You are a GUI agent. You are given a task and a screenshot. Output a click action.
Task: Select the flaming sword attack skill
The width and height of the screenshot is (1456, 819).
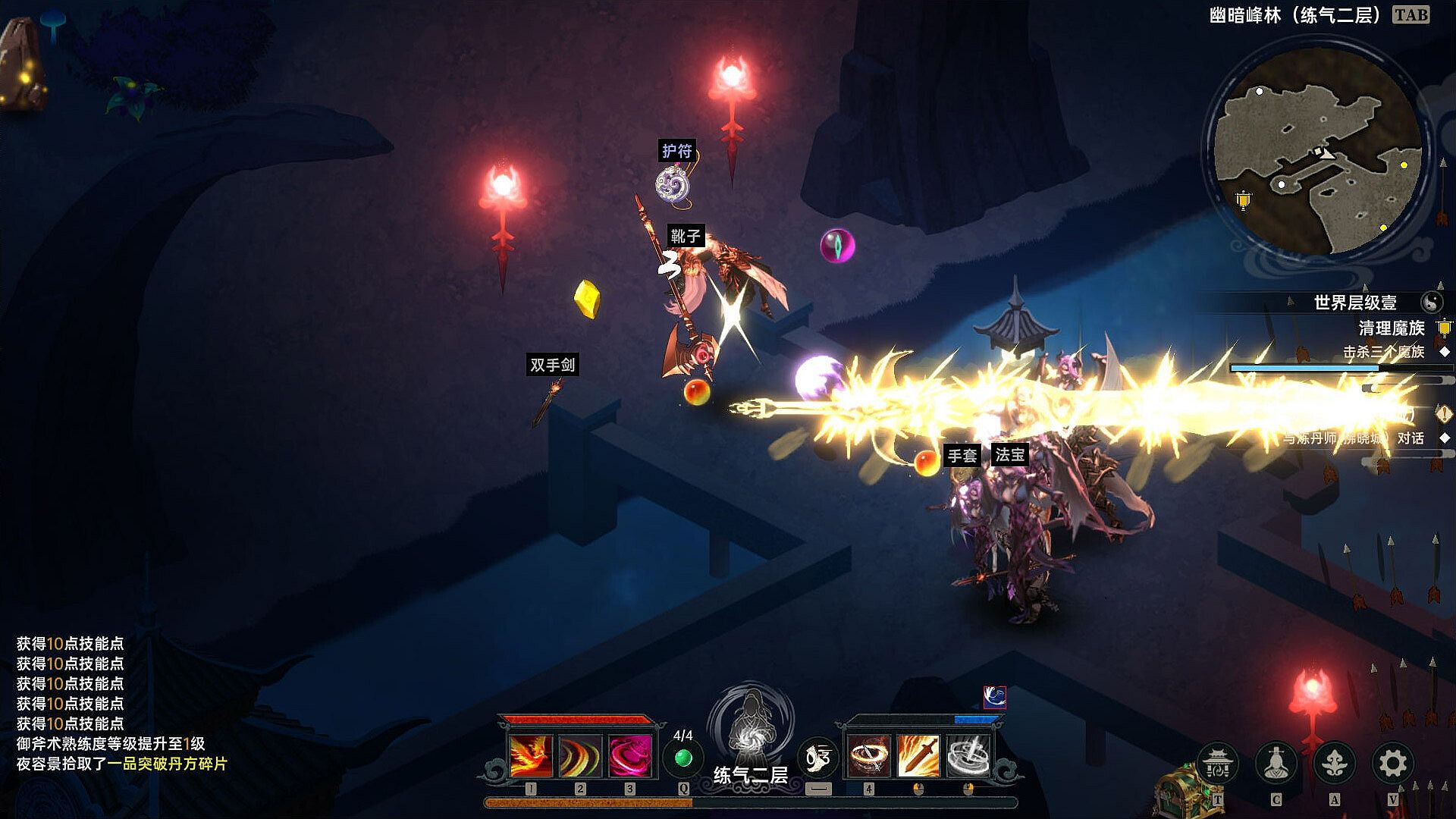(x=918, y=756)
